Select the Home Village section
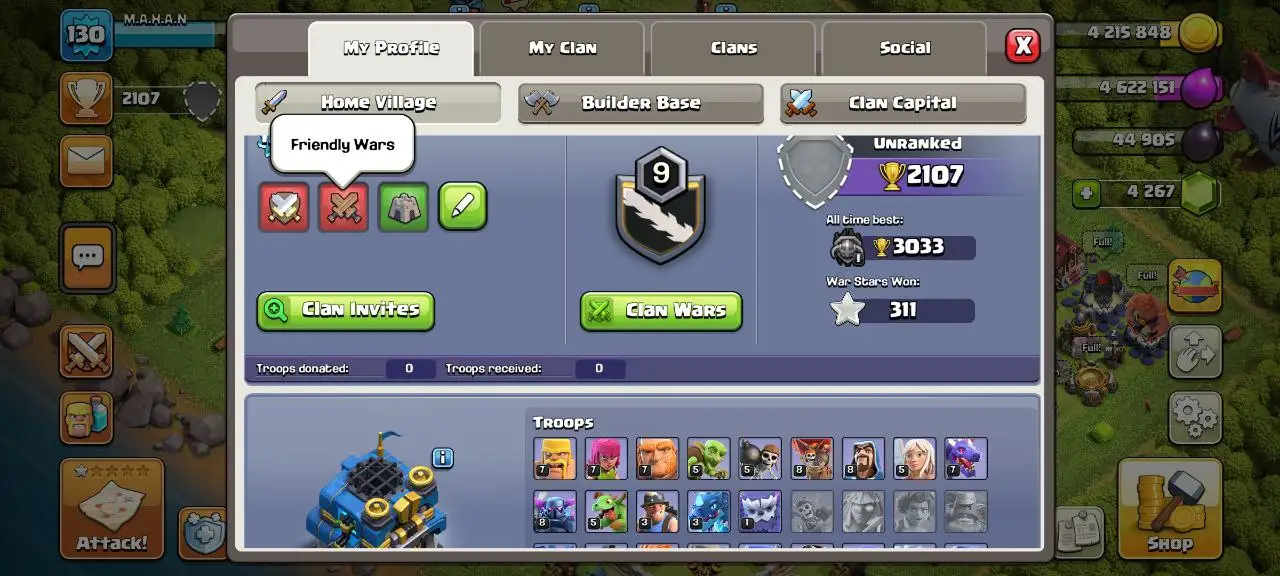This screenshot has width=1280, height=576. click(377, 102)
